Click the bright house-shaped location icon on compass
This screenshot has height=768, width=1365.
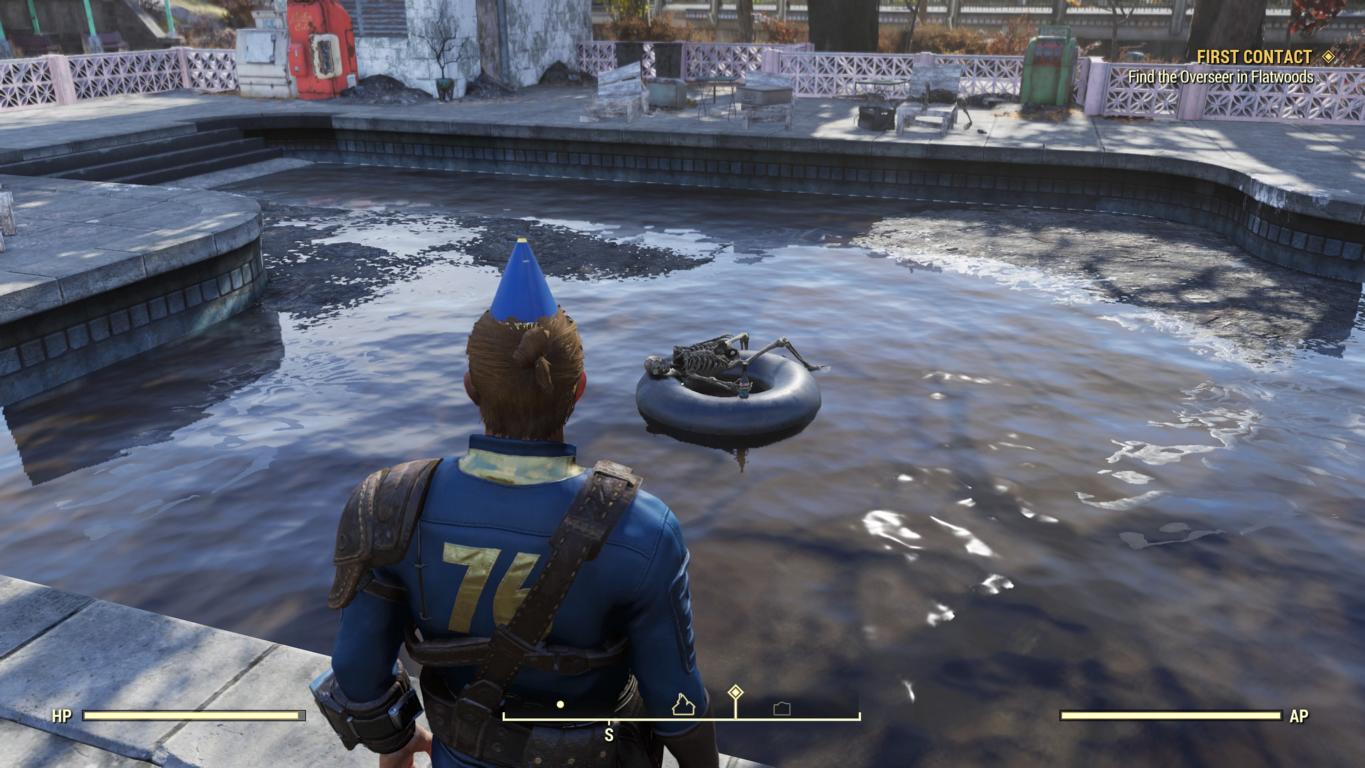pyautogui.click(x=683, y=705)
